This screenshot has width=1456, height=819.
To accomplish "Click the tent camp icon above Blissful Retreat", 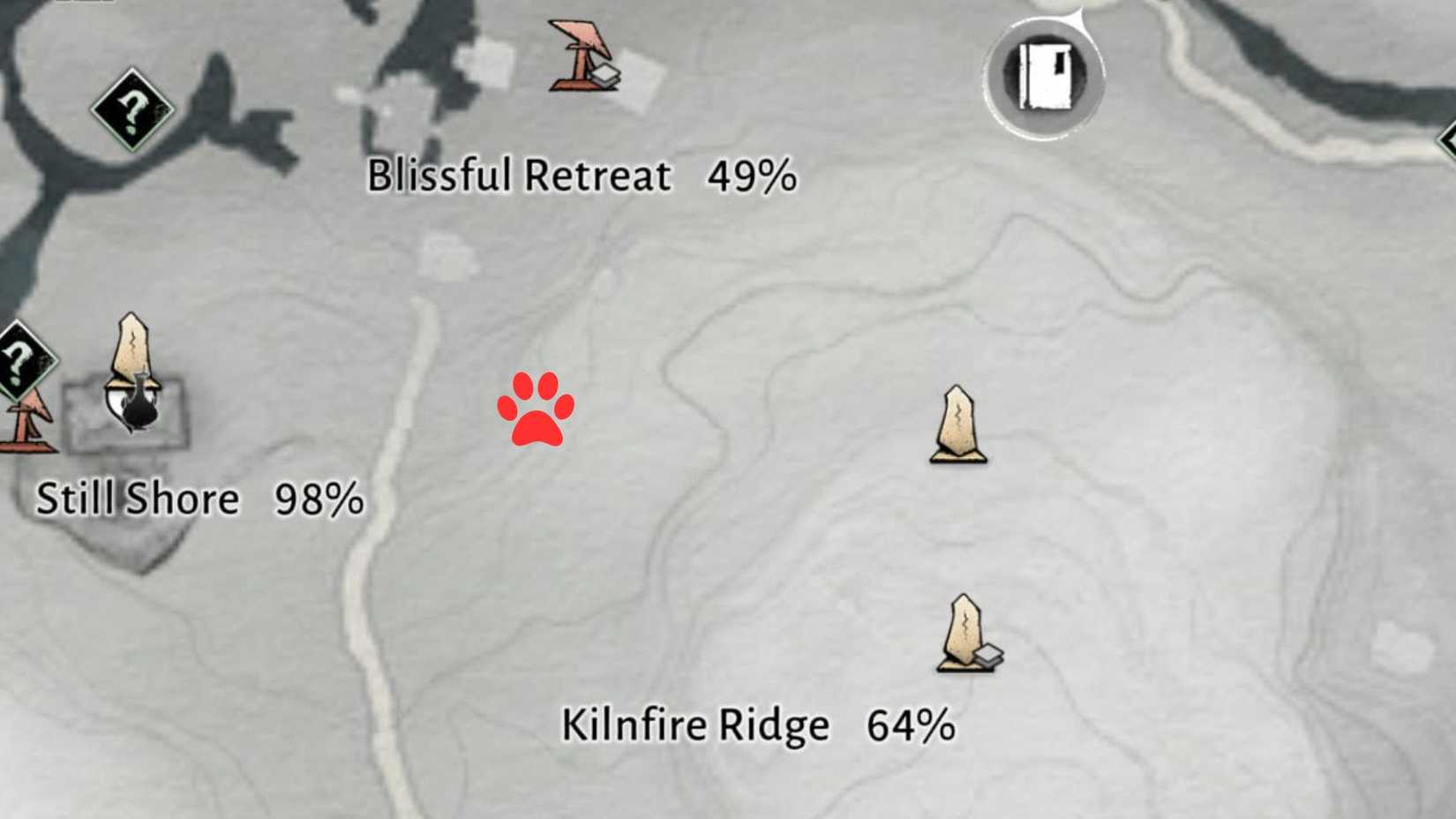I will [580, 53].
